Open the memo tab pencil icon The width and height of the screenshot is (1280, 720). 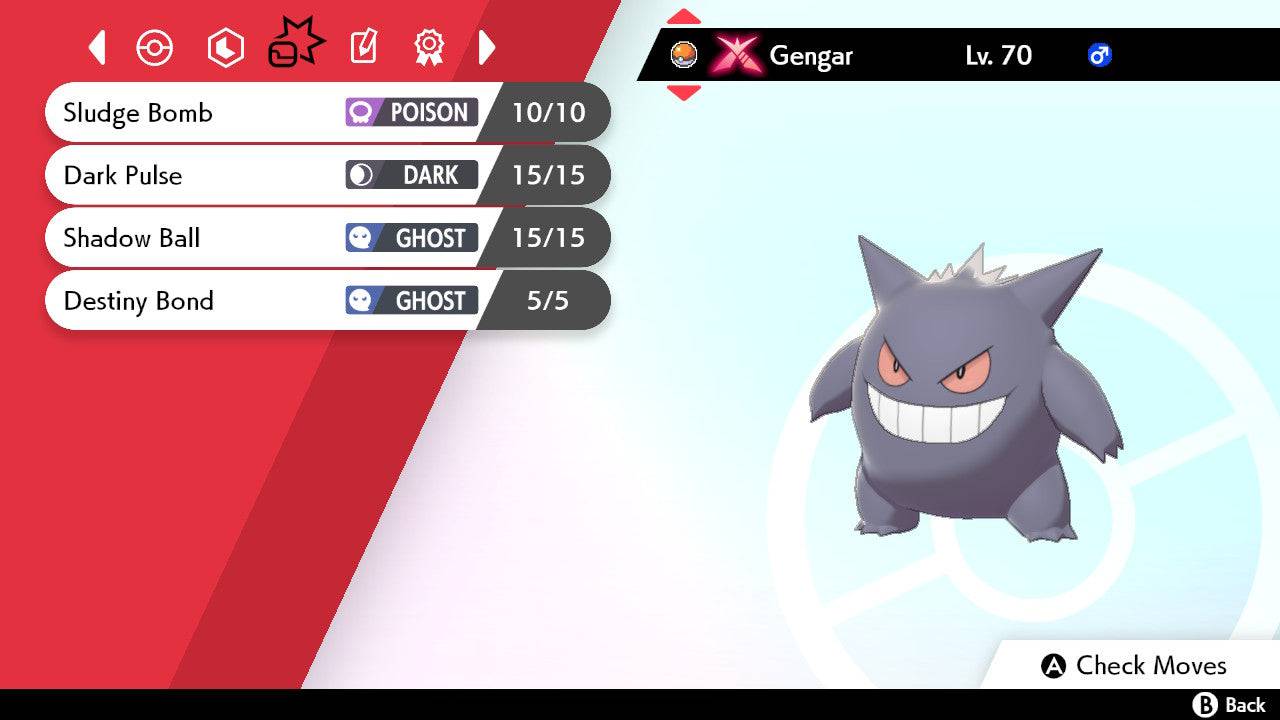[363, 47]
